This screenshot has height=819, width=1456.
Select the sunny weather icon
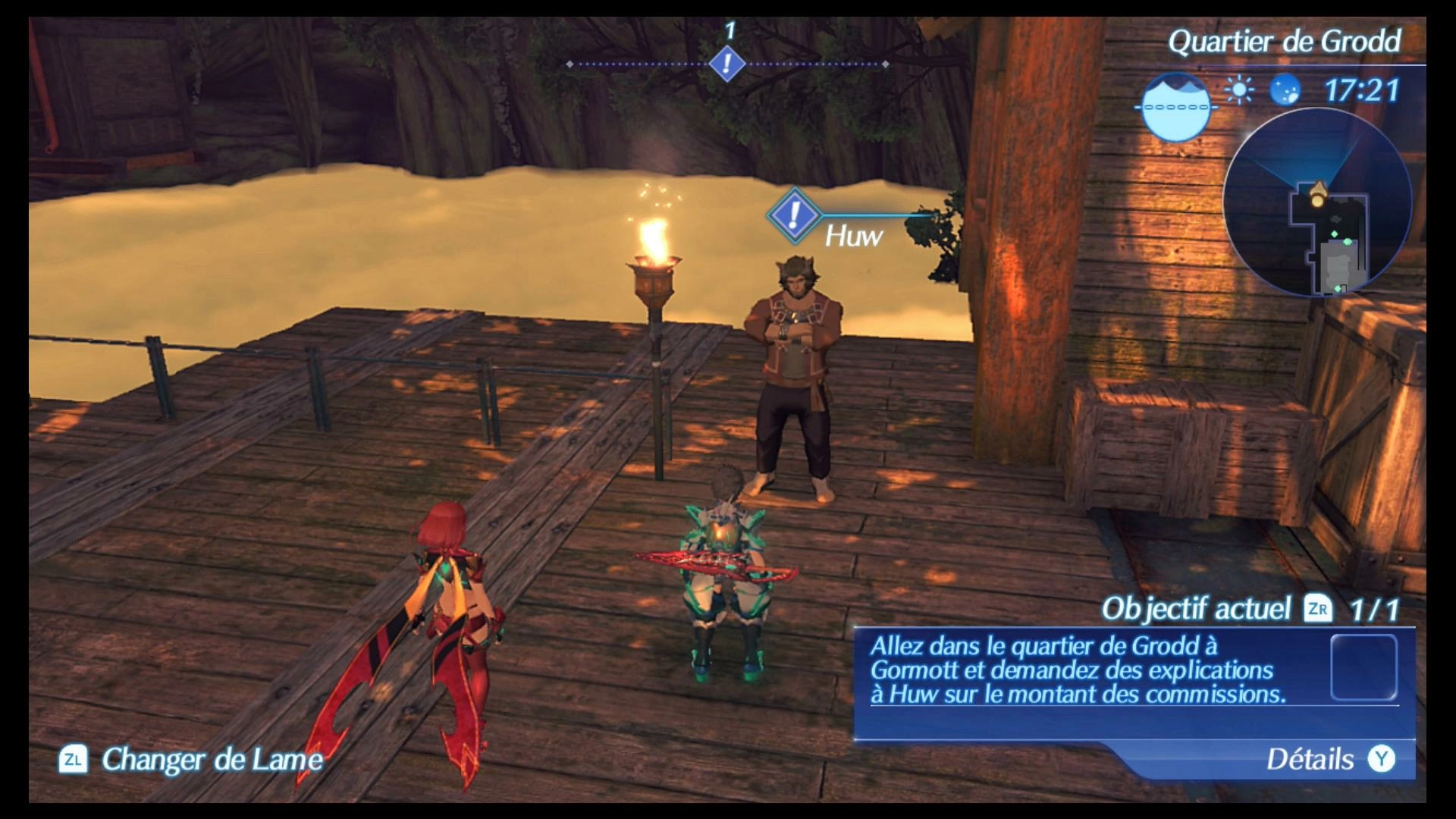(x=1239, y=91)
